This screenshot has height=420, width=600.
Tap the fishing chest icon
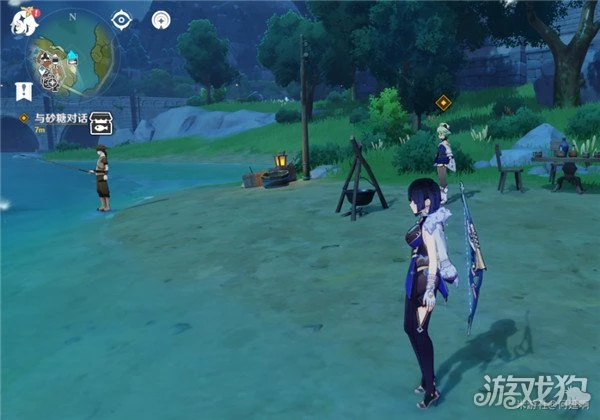click(x=100, y=125)
